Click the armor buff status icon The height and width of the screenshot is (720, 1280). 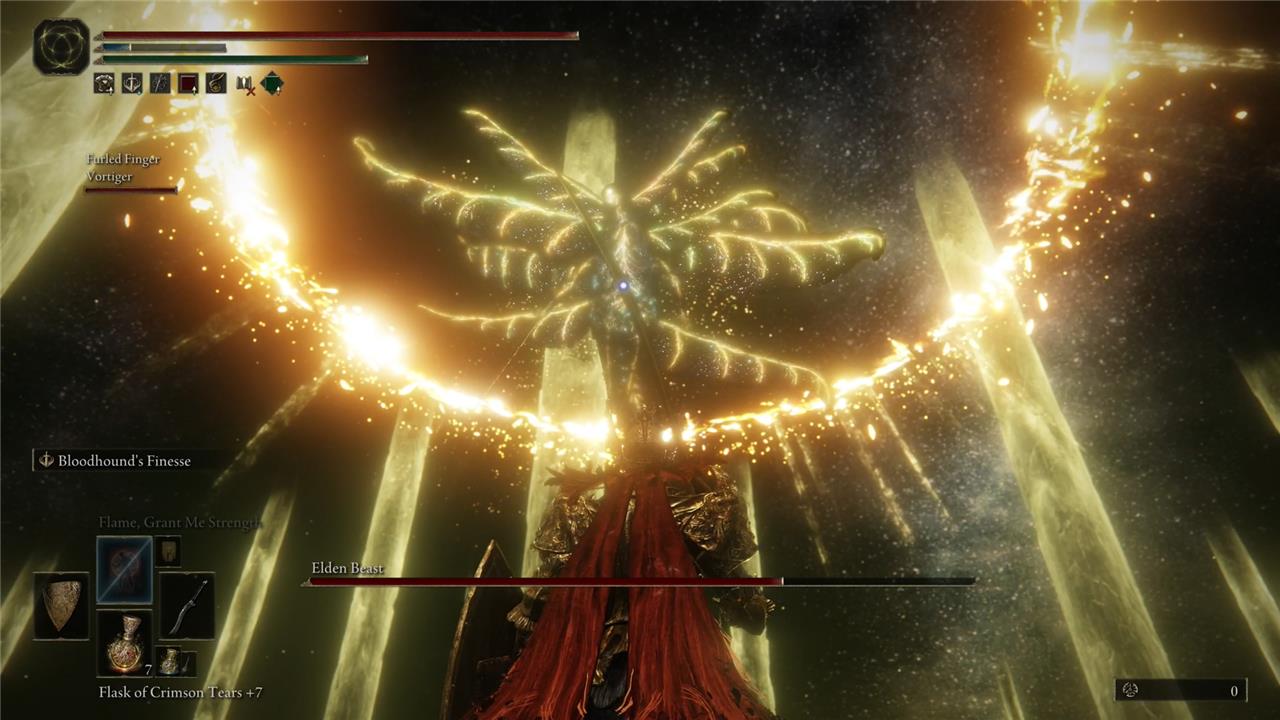pos(104,84)
